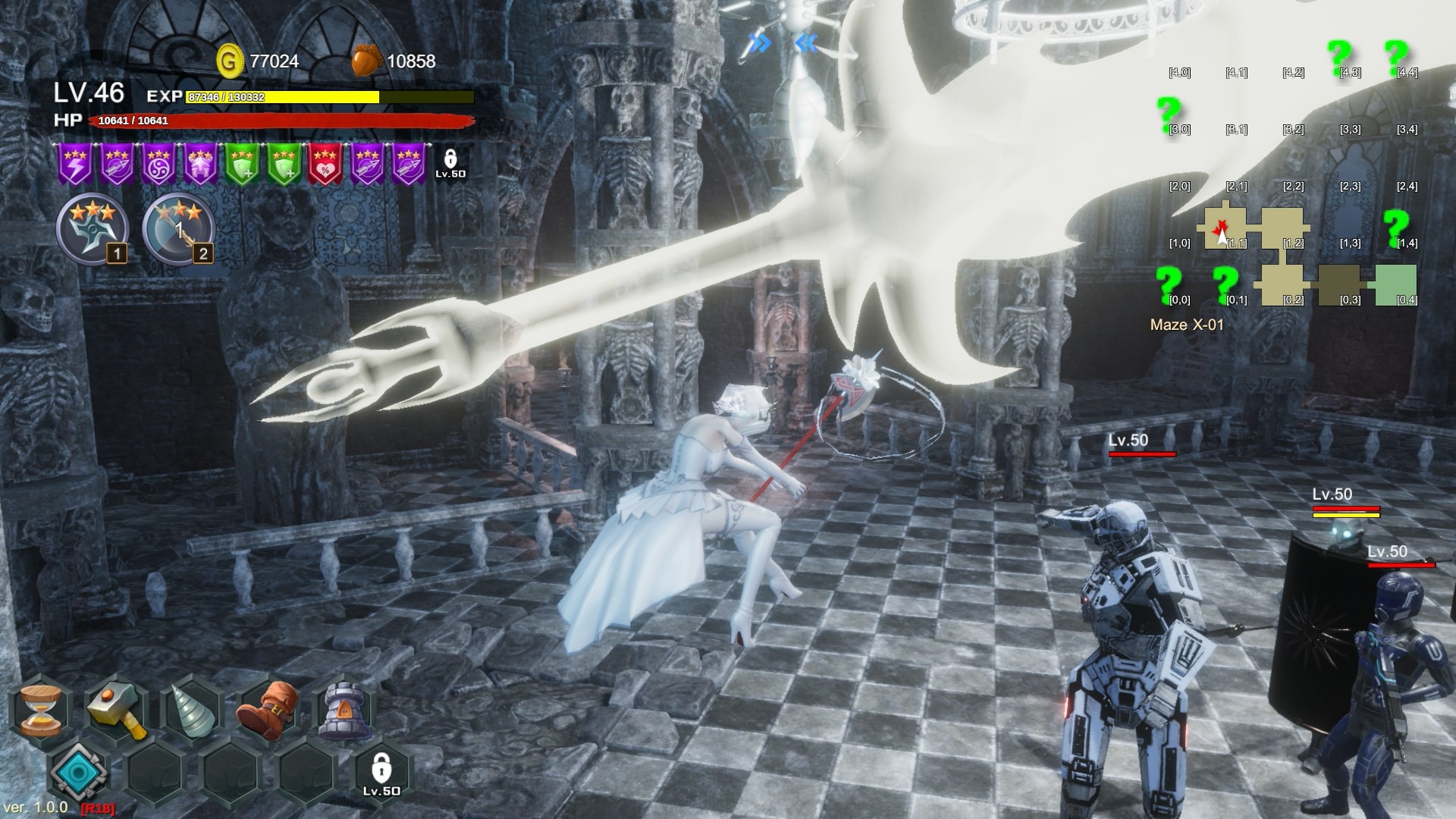The height and width of the screenshot is (819, 1456).
Task: Use the leather boot item
Action: 268,711
